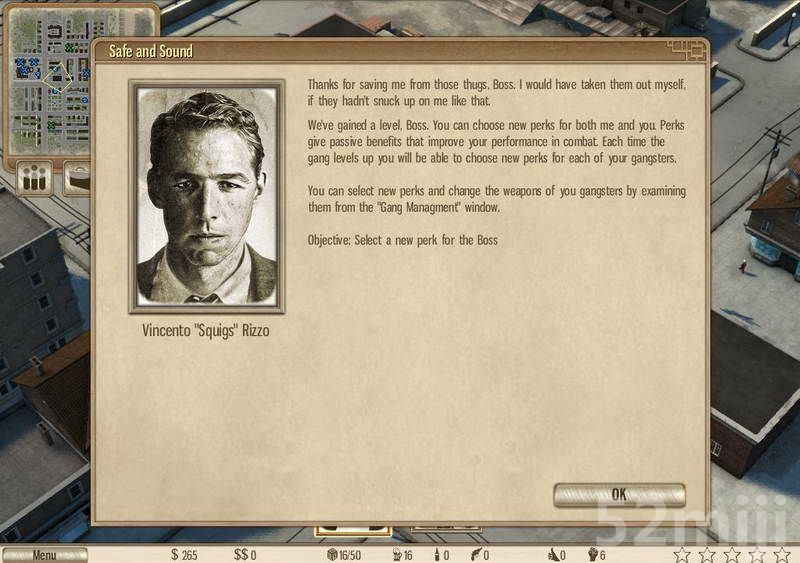Open the gang management icon with three figures
This screenshot has height=563, width=800.
tap(36, 179)
